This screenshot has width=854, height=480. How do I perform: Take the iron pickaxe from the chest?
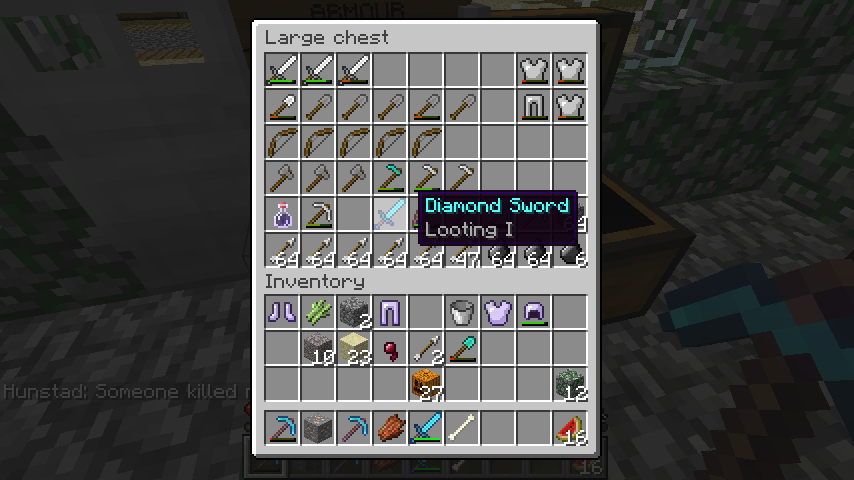click(x=319, y=214)
